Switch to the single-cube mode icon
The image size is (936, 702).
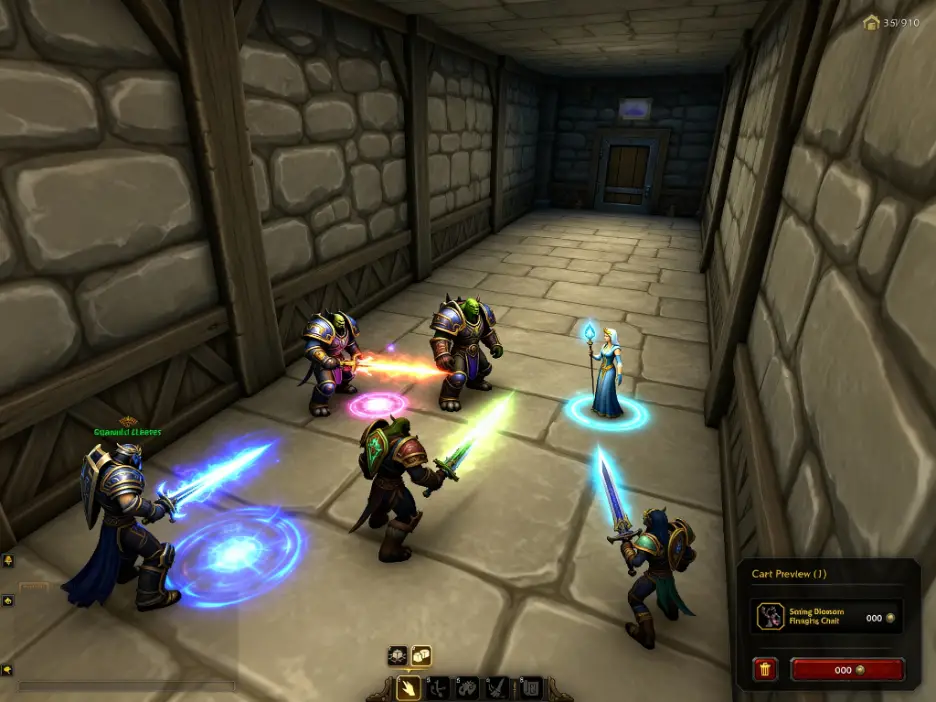click(397, 656)
